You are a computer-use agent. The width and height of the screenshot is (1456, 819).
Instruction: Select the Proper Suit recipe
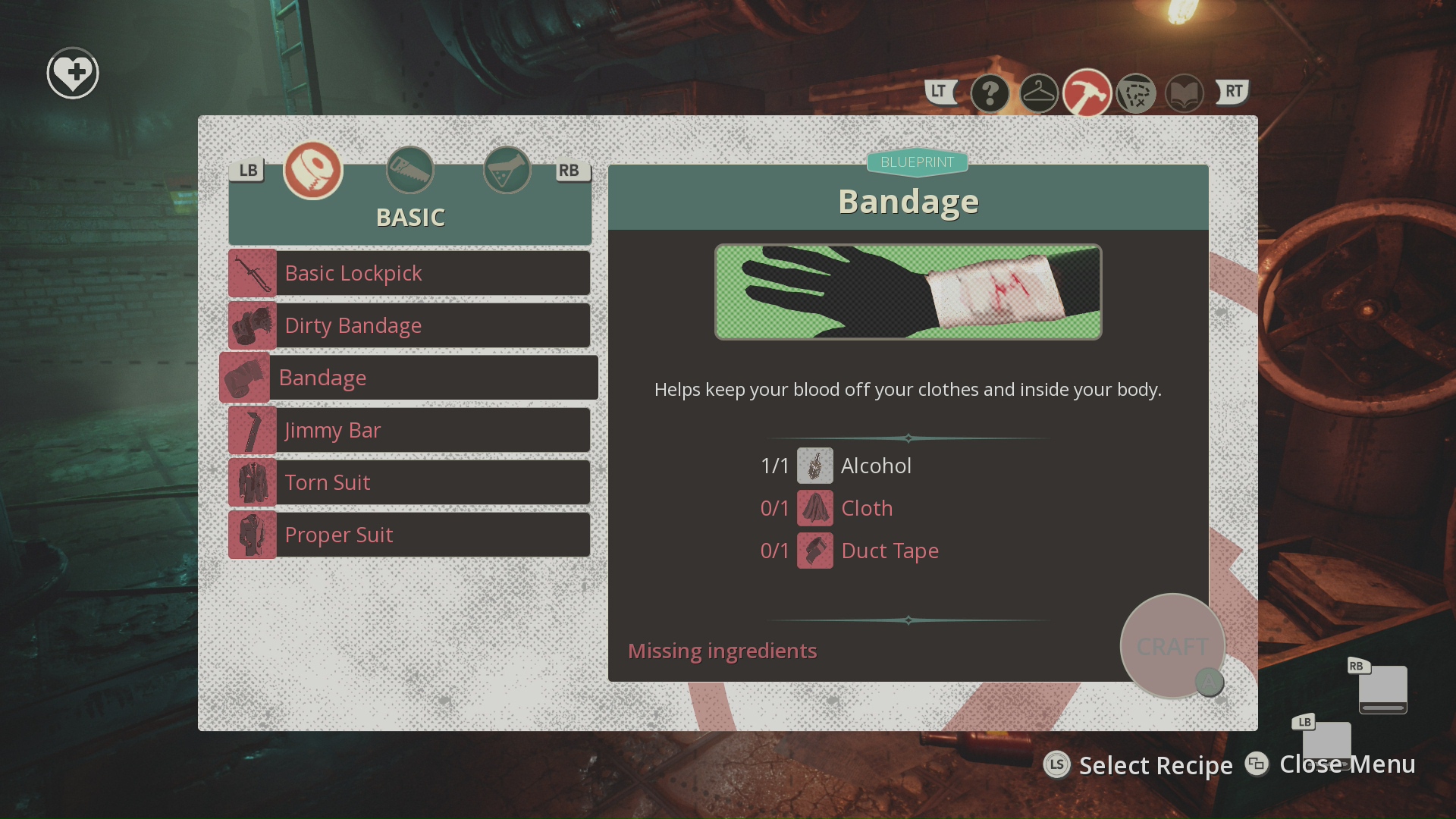click(x=409, y=535)
